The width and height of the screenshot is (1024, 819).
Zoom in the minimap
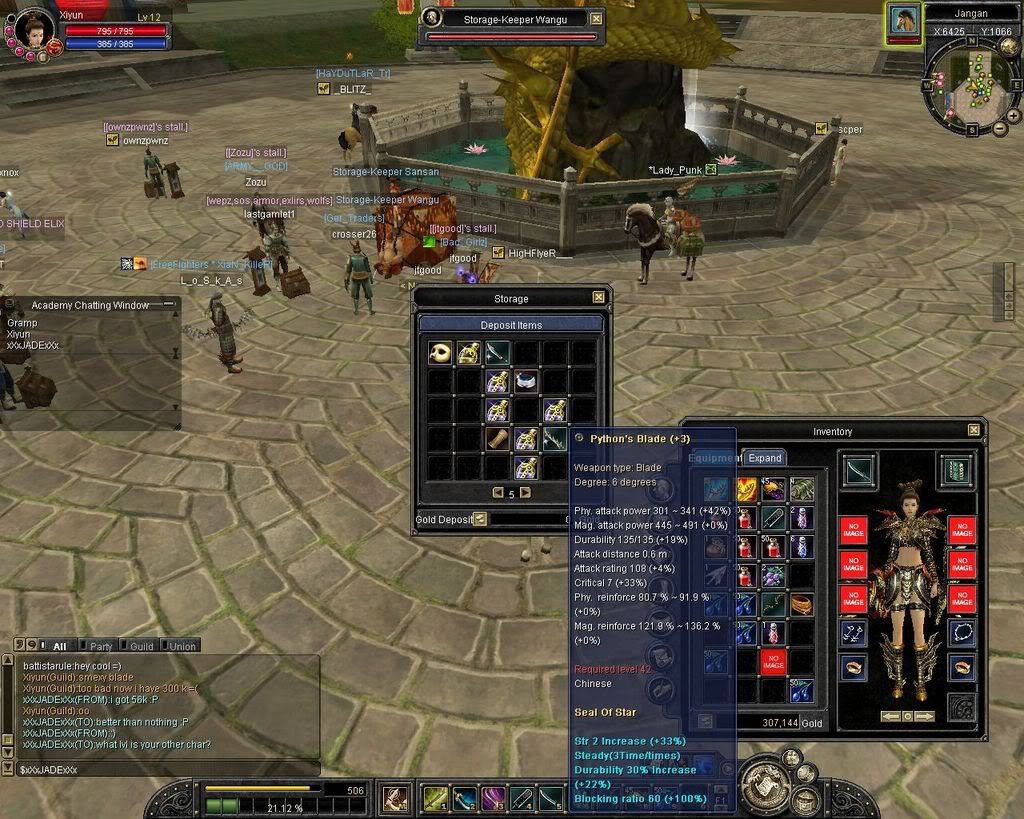pos(1013,115)
